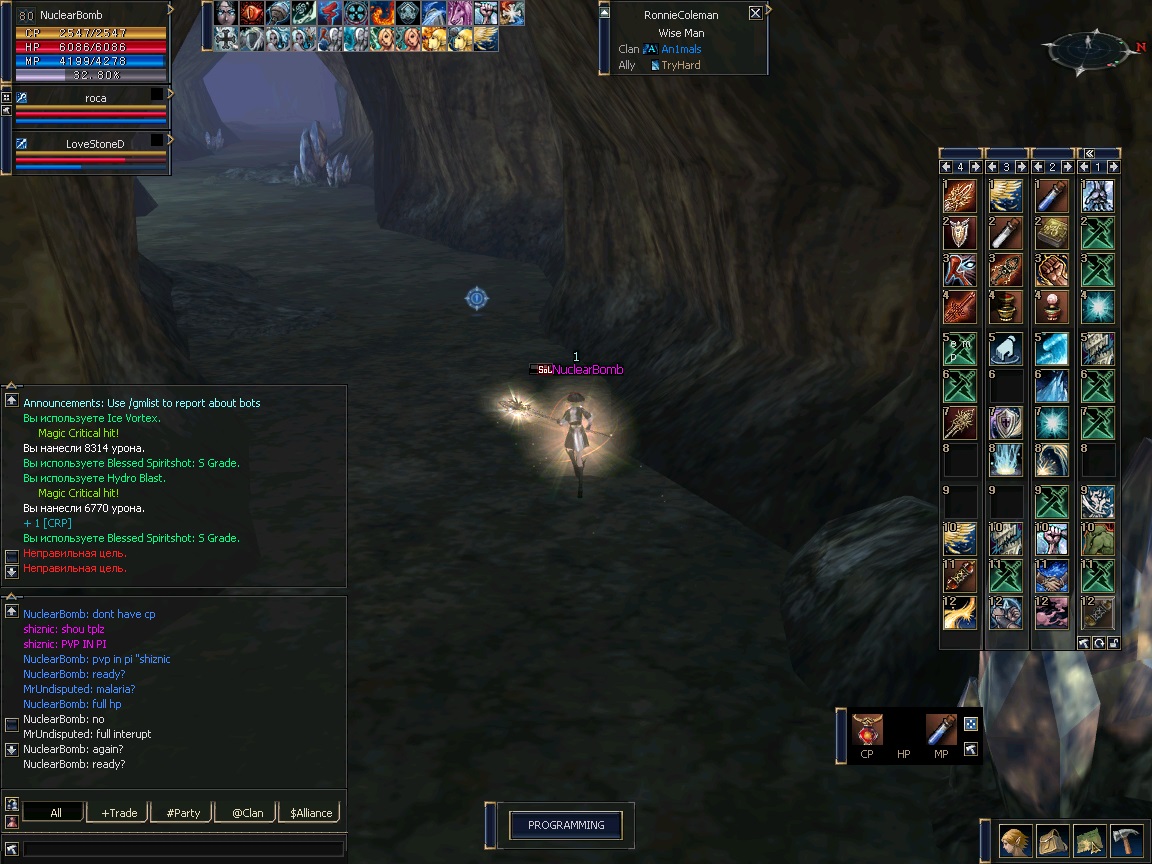
Task: Open the hammer system menu icon
Action: pyautogui.click(x=1127, y=841)
